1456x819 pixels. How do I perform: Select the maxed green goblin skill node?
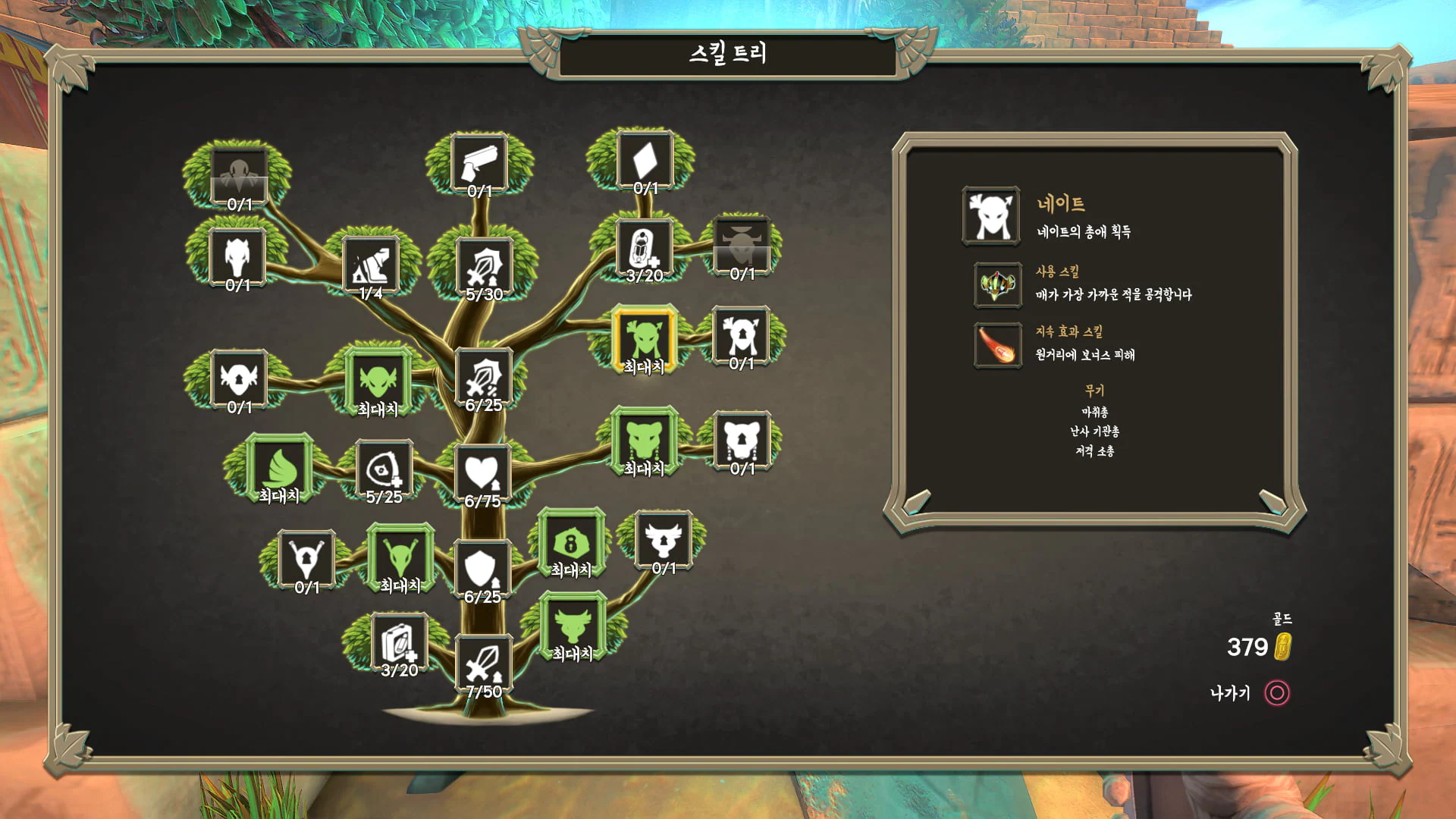point(378,382)
